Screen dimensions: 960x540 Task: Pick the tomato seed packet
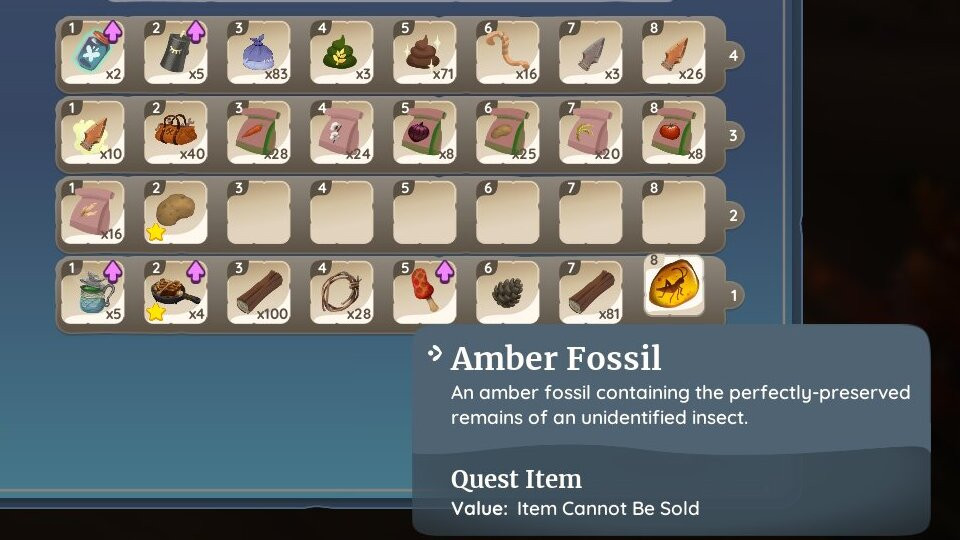pyautogui.click(x=674, y=133)
